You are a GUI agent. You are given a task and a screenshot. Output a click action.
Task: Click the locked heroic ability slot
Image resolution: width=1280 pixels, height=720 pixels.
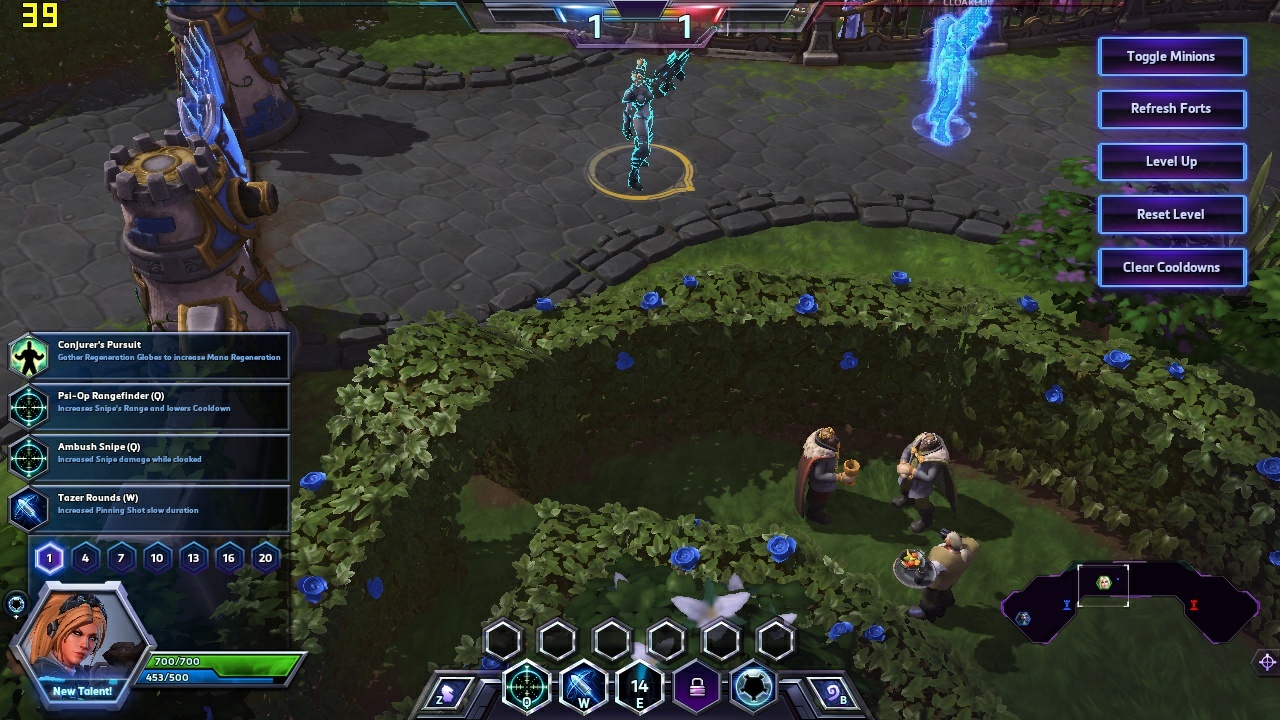[x=696, y=687]
